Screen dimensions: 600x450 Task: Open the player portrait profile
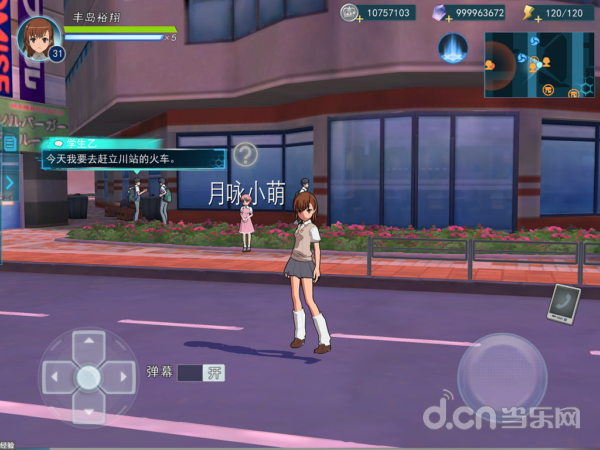click(x=40, y=36)
